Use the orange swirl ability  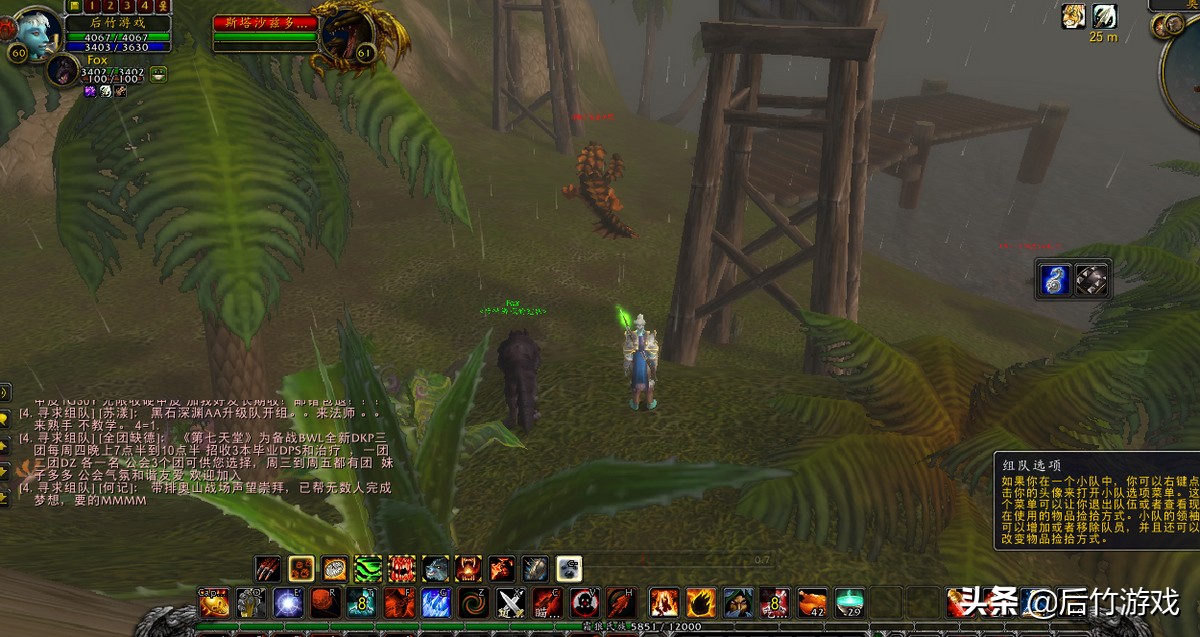tap(472, 603)
